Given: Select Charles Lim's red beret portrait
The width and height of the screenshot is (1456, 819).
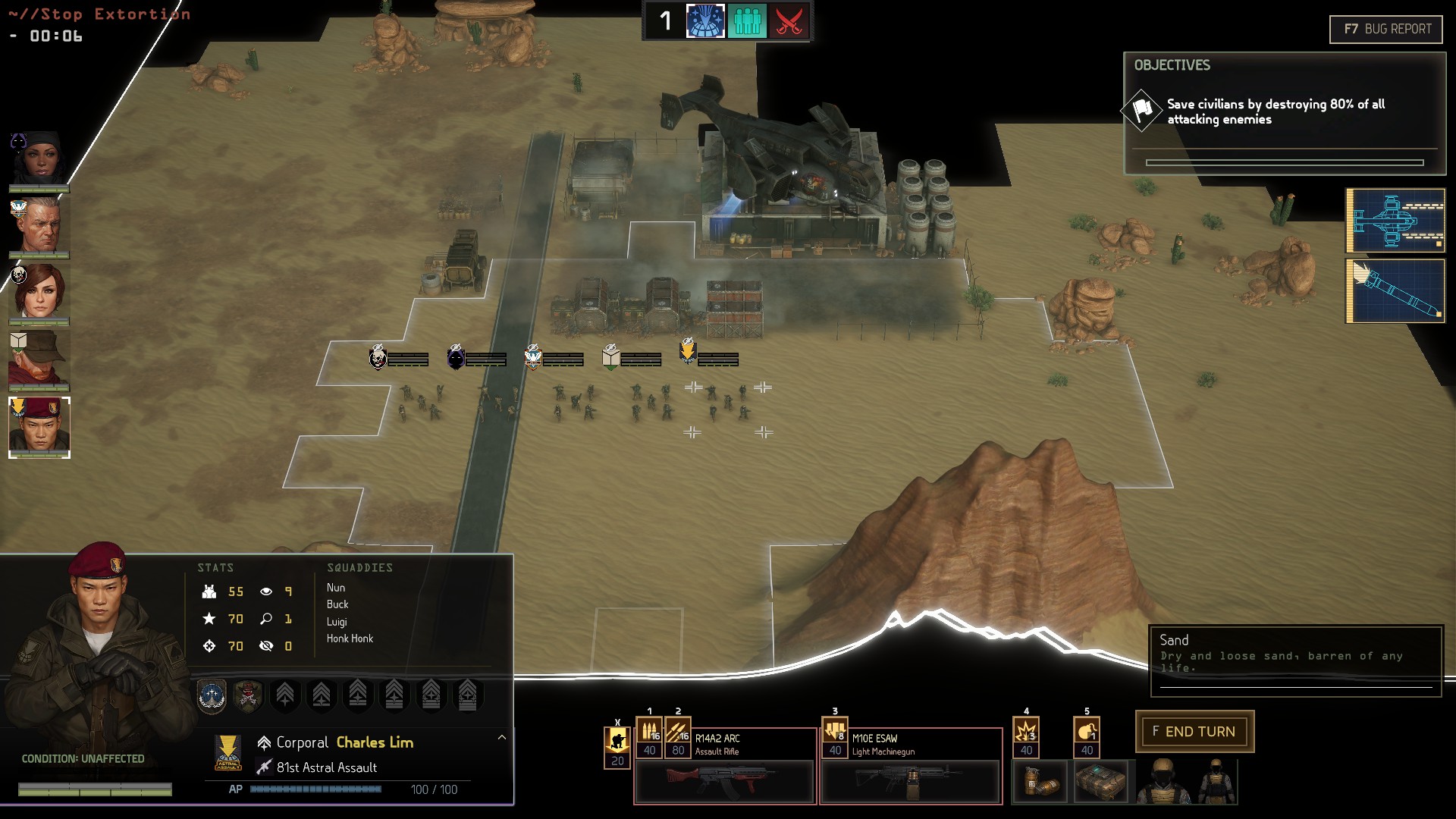Looking at the screenshot, I should click(39, 427).
